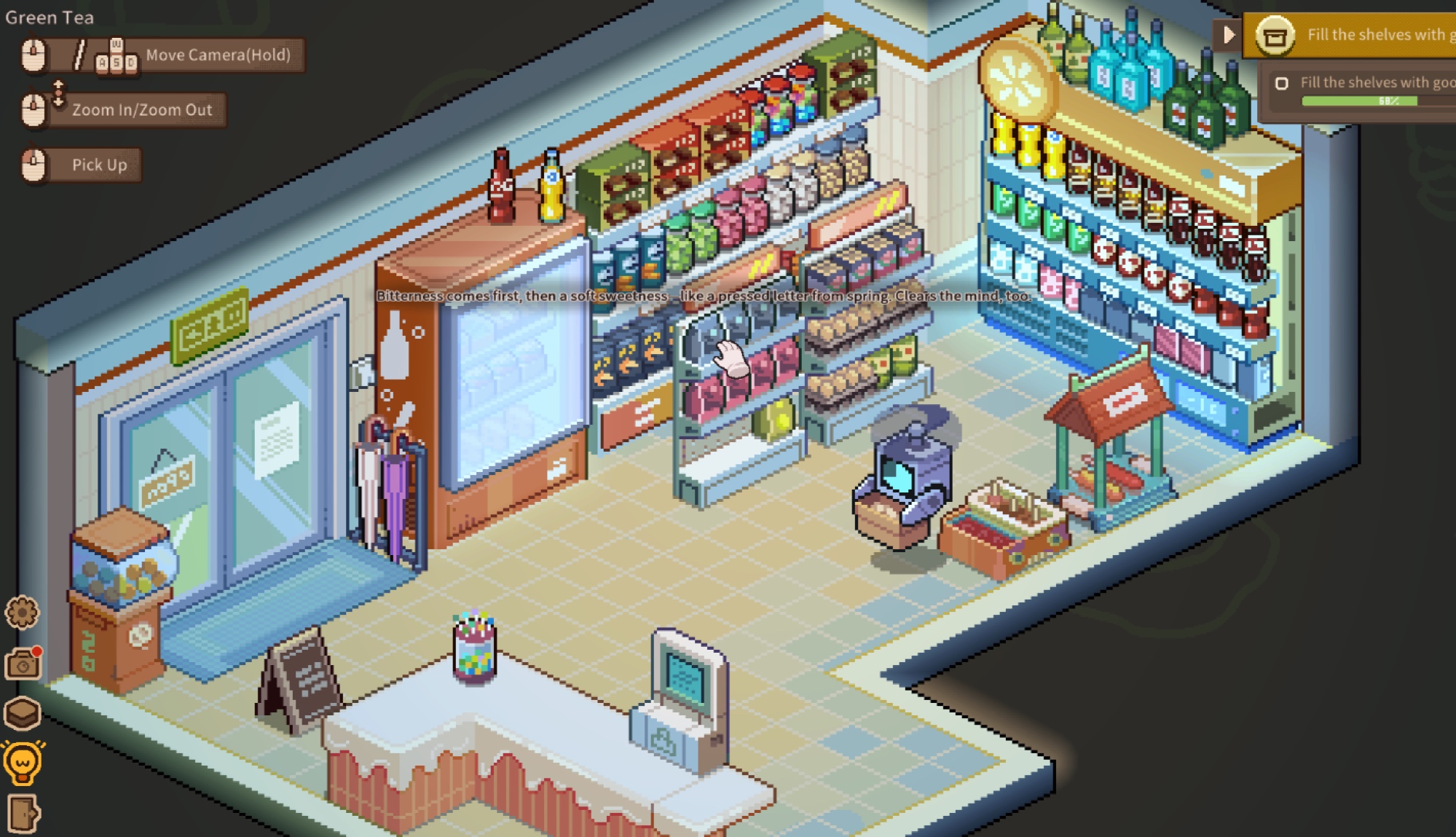1456x837 pixels.
Task: Click the yellow lightbulb hint icon
Action: 23,763
